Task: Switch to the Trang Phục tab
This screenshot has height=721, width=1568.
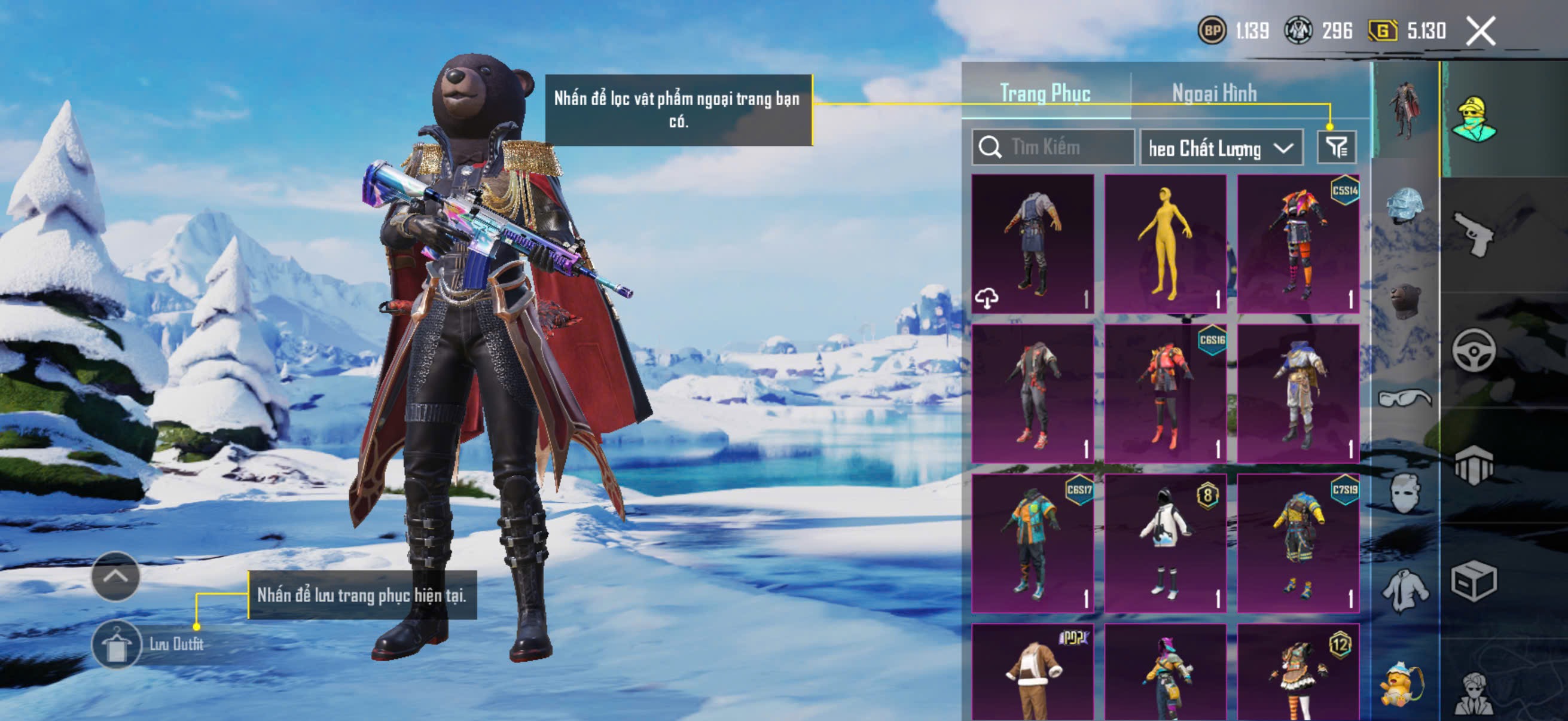Action: (x=1045, y=93)
